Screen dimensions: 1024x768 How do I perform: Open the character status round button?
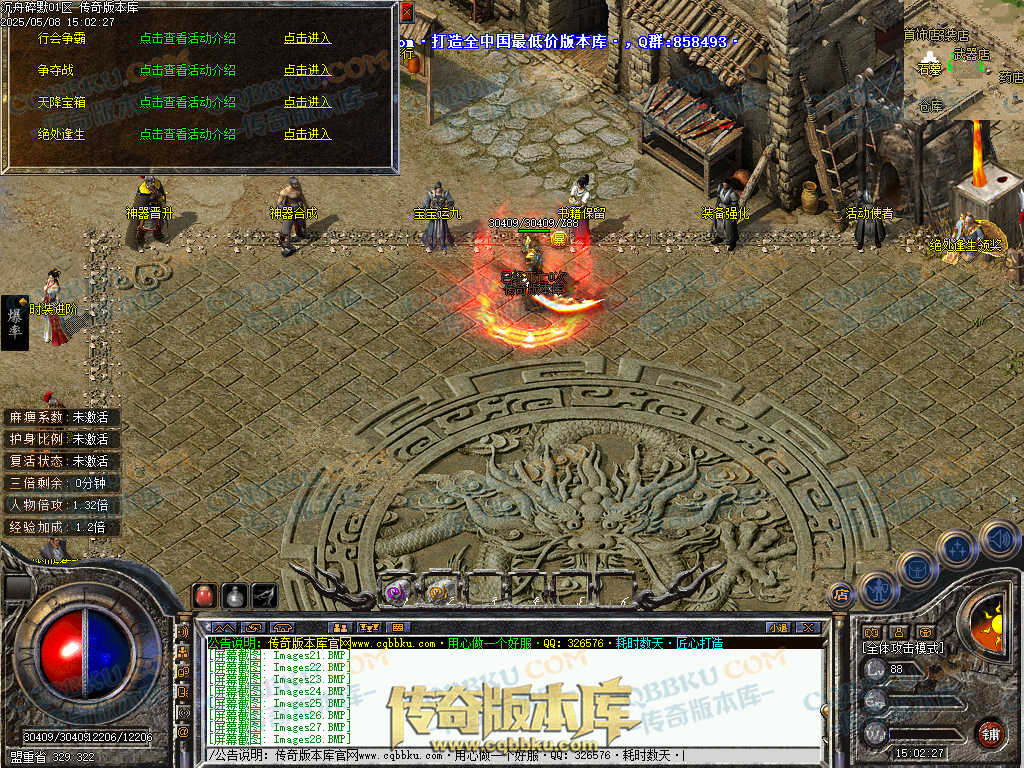878,589
